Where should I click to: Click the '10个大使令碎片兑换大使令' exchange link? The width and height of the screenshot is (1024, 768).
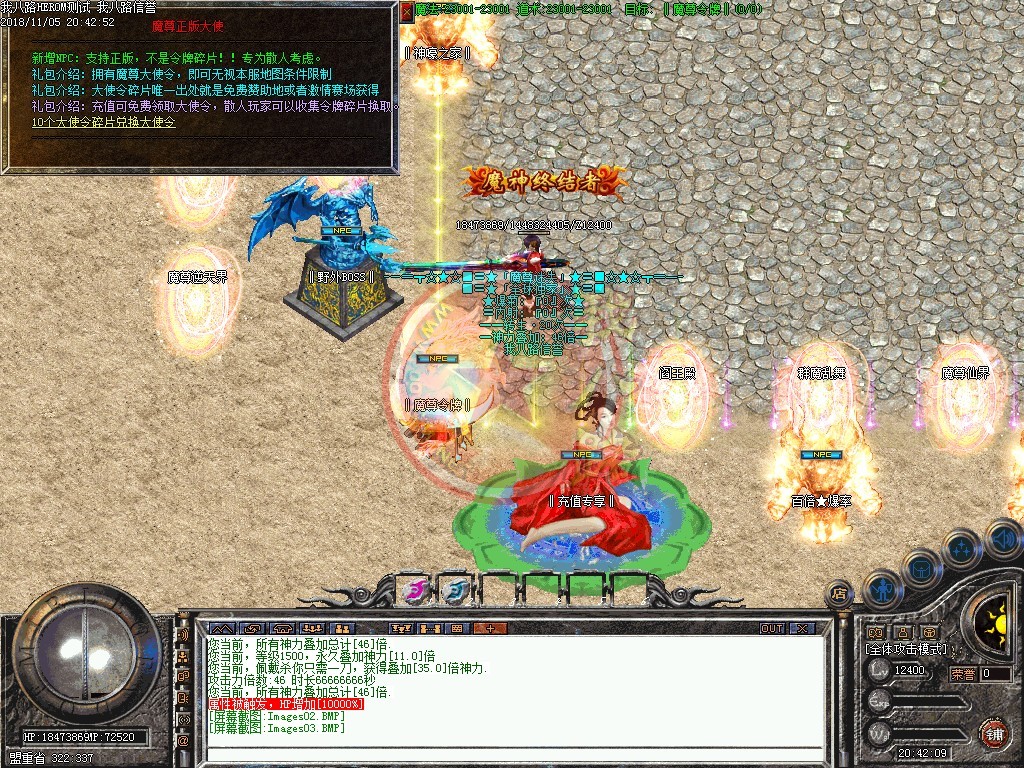tap(103, 122)
